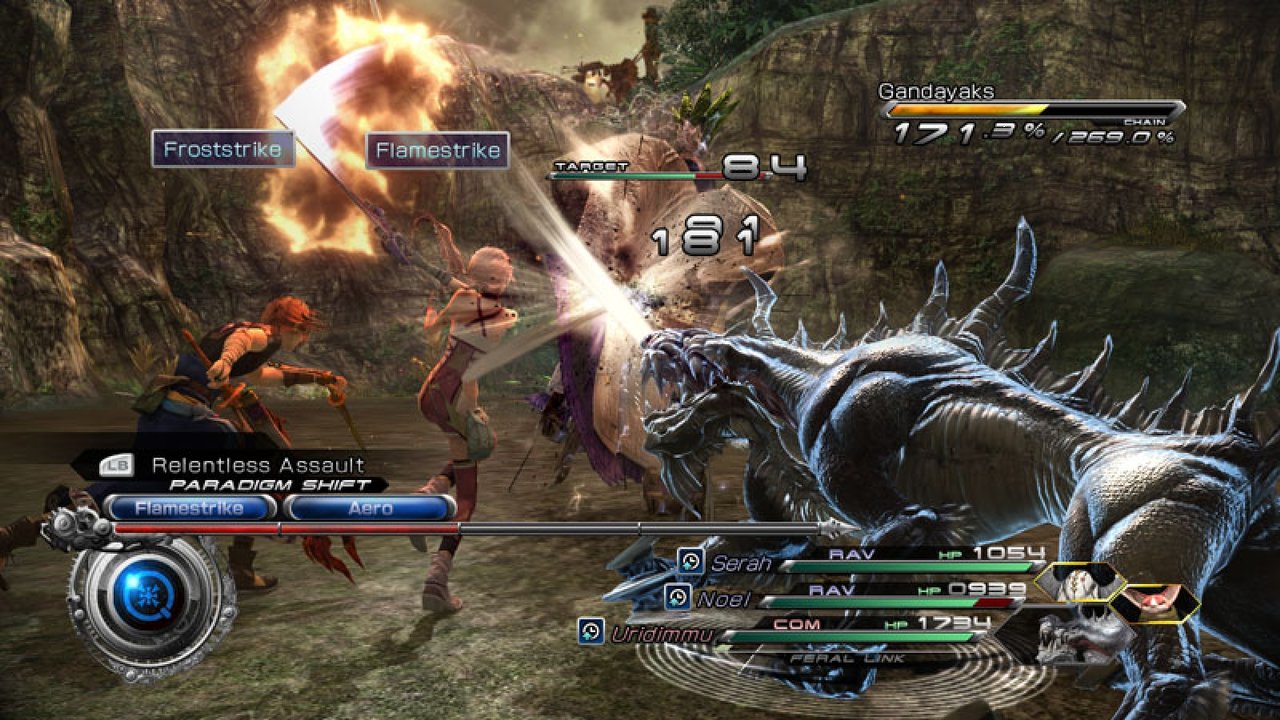Image resolution: width=1280 pixels, height=720 pixels.
Task: Select the Relentless Assault paradigm
Action: point(257,464)
